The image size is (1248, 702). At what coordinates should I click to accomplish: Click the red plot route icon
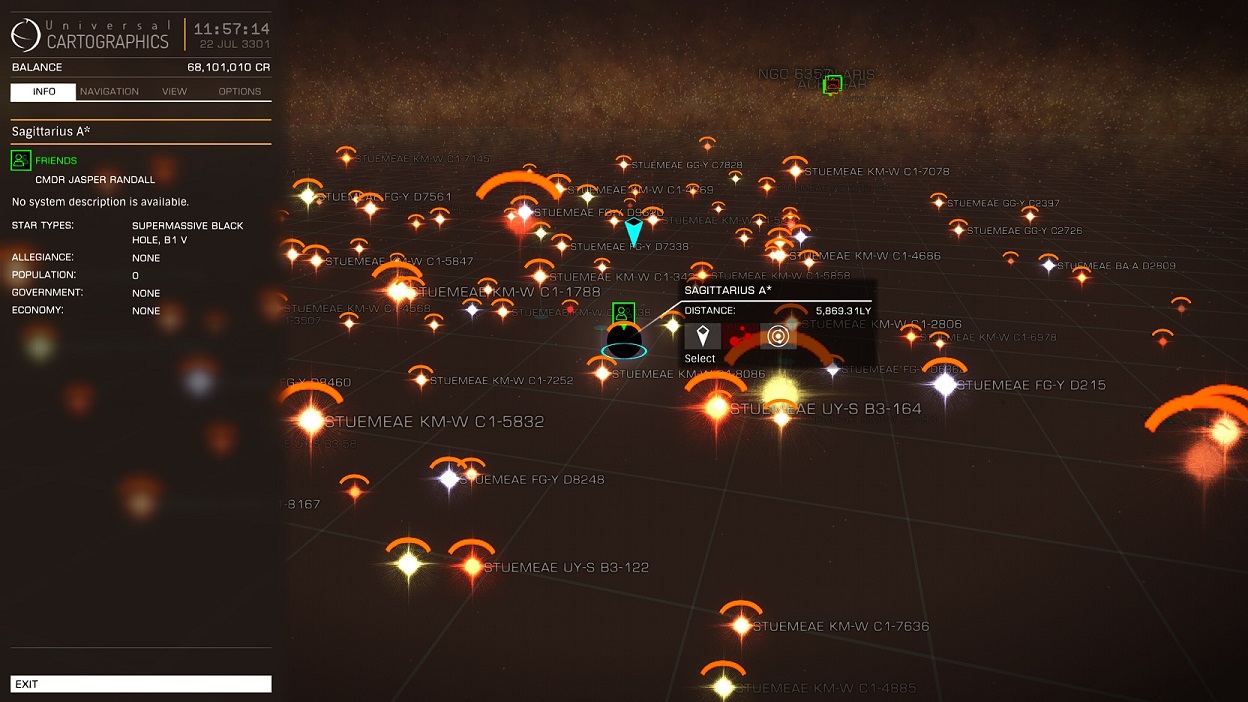(x=740, y=336)
